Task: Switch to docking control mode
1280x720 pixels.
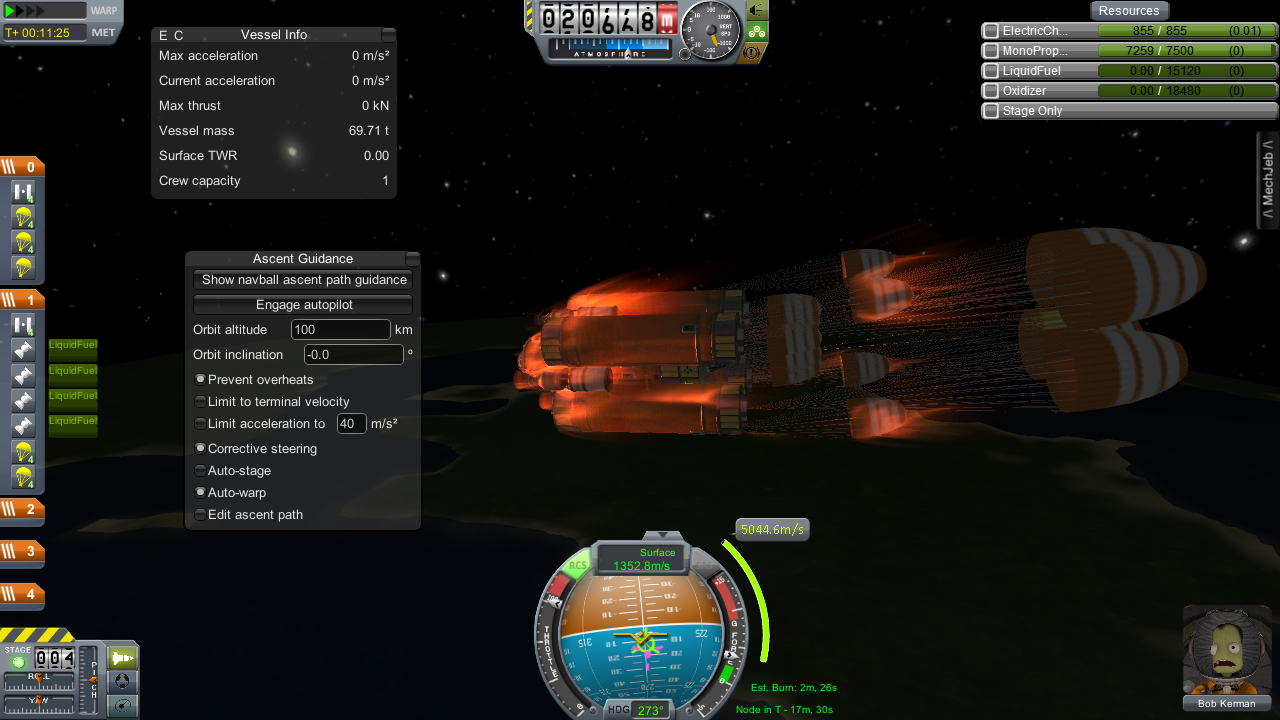Action: click(123, 682)
